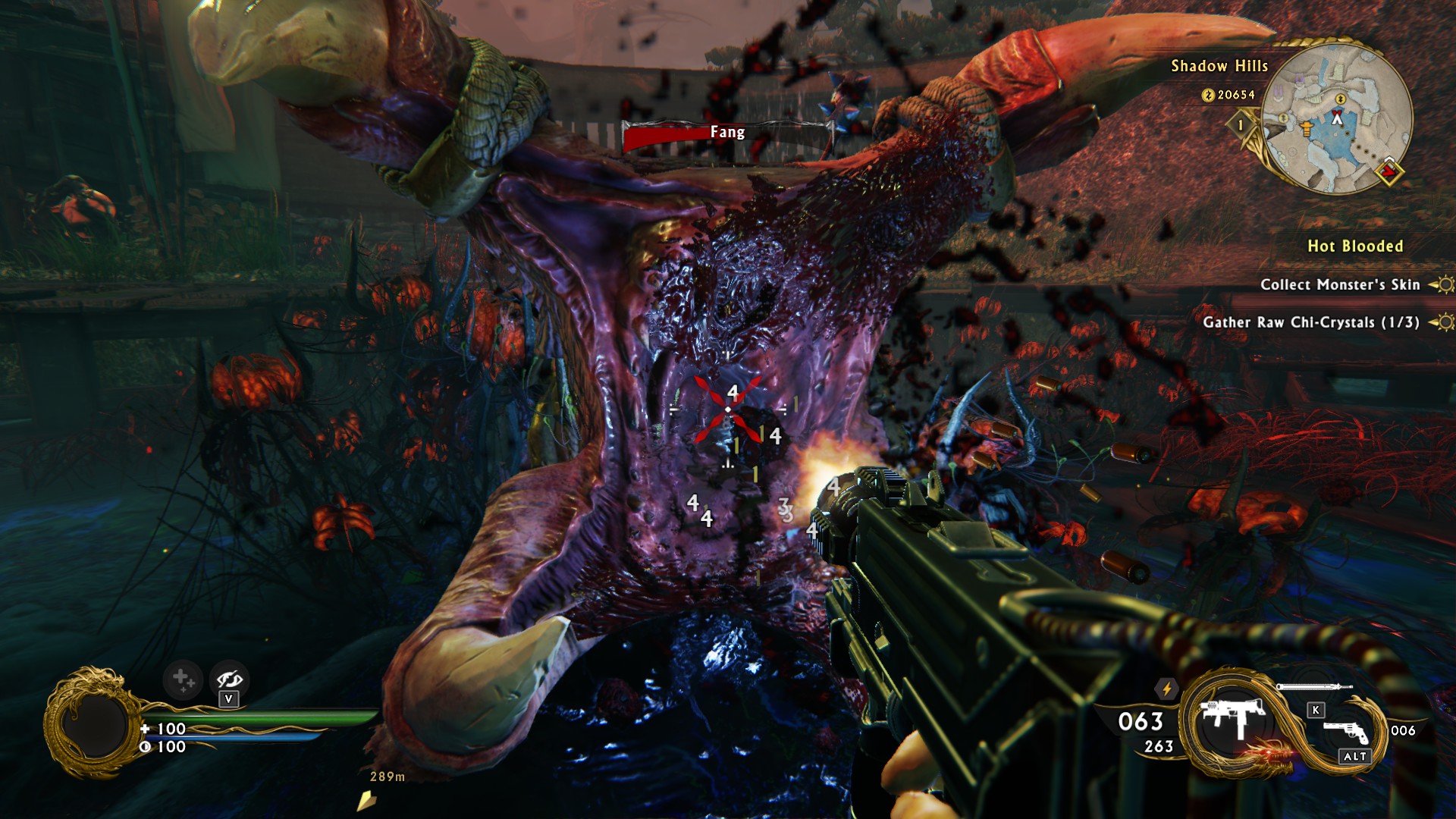
Task: Select the Gather Raw Chi-Crystals objective
Action: click(1310, 322)
